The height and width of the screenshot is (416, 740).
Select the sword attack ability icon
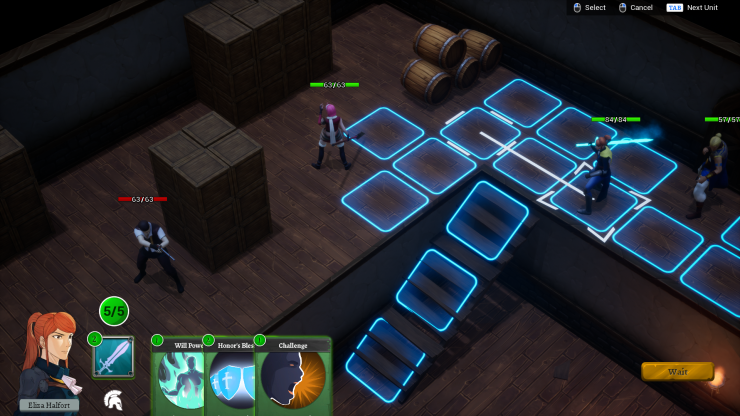(114, 357)
